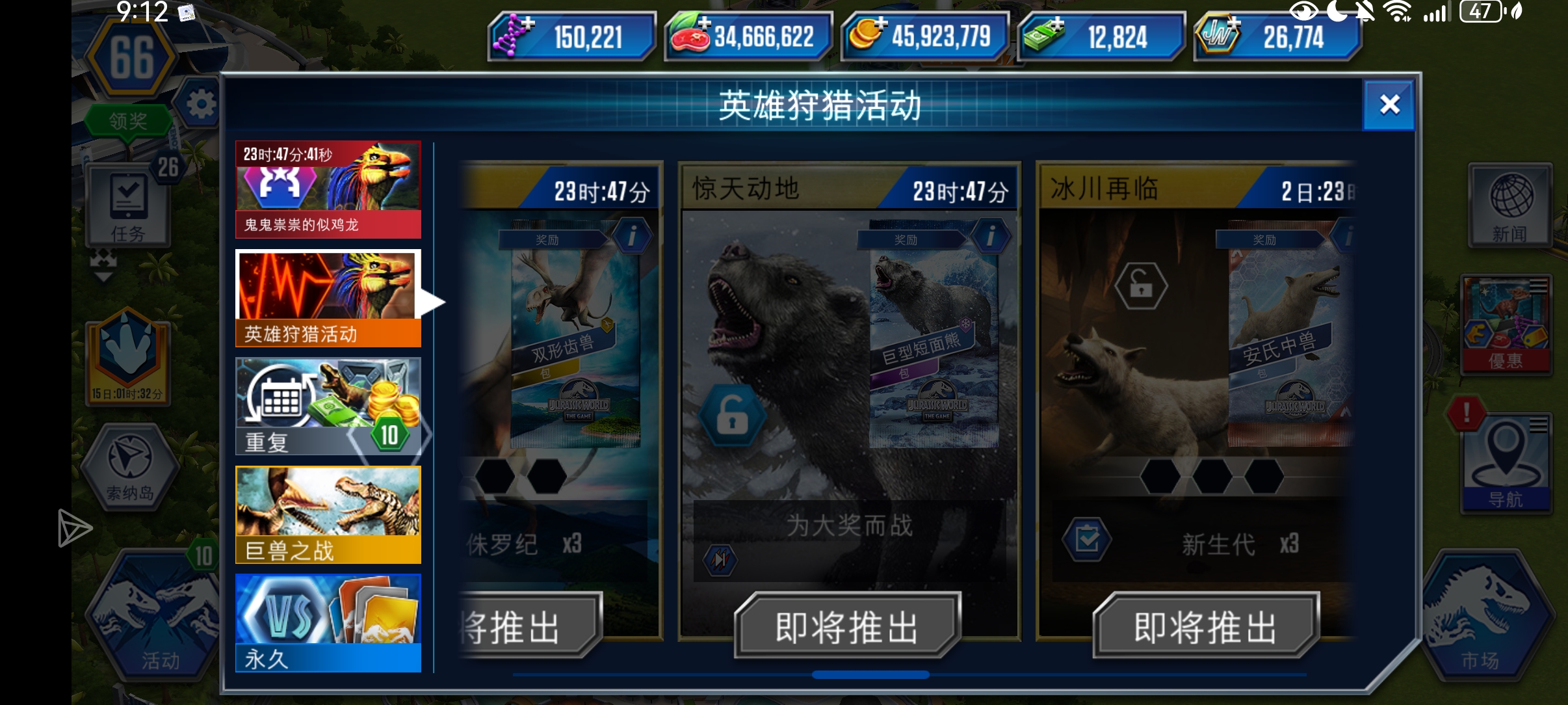
Task: Open the DNA purchase with the plus icon
Action: coord(528,25)
